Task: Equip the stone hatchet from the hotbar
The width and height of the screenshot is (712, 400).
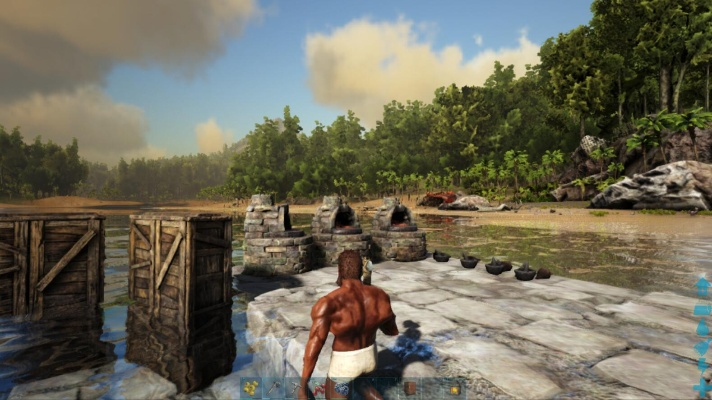Action: click(273, 387)
